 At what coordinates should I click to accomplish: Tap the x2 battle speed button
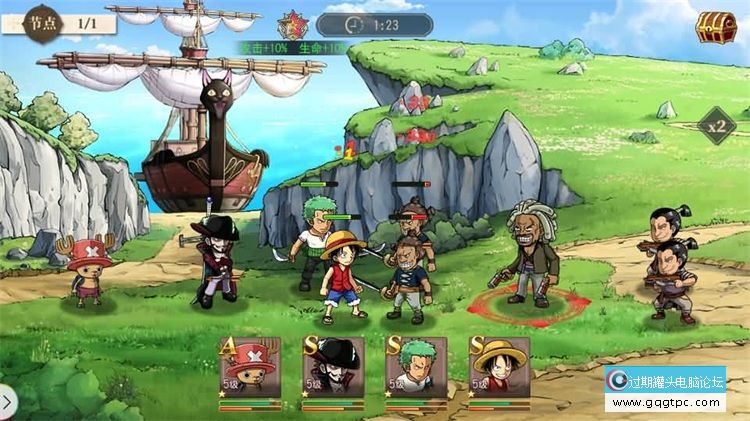(x=716, y=127)
